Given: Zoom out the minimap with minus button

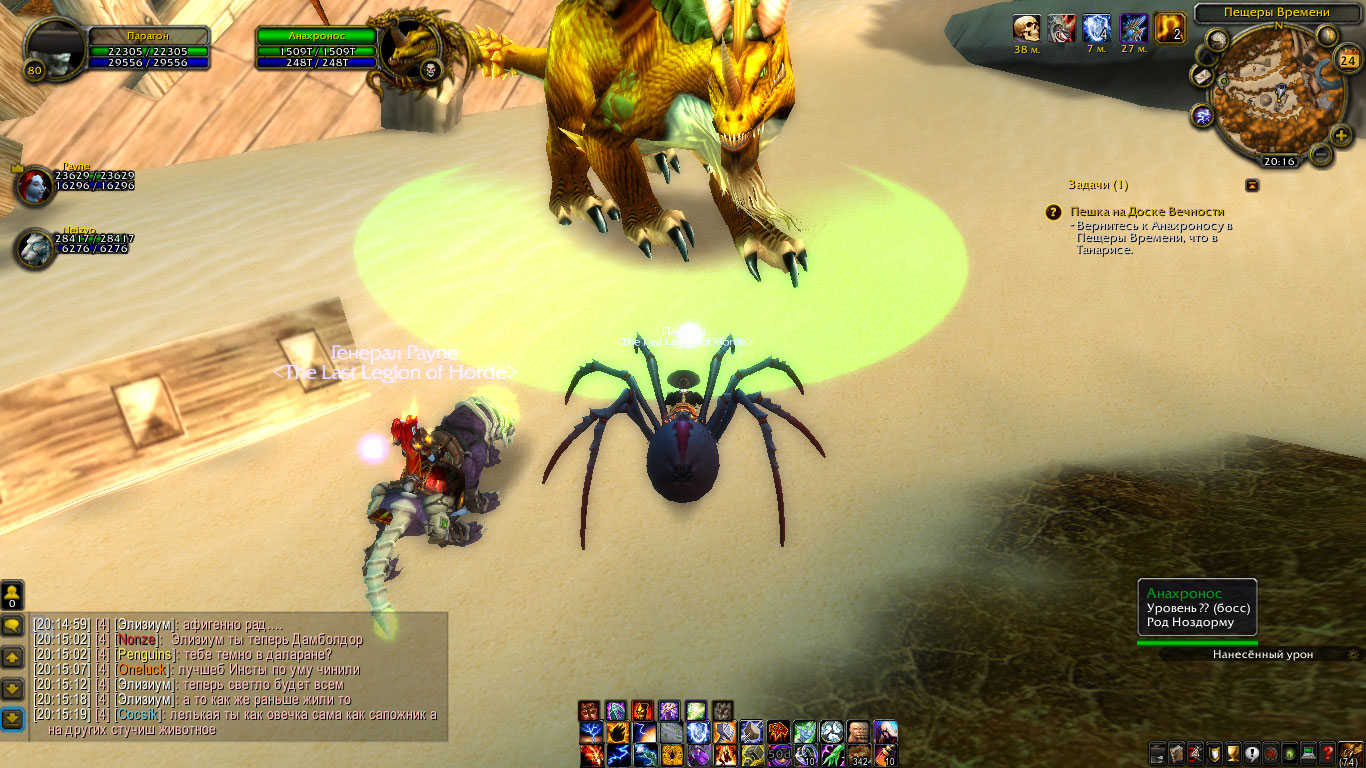Looking at the screenshot, I should [1320, 155].
